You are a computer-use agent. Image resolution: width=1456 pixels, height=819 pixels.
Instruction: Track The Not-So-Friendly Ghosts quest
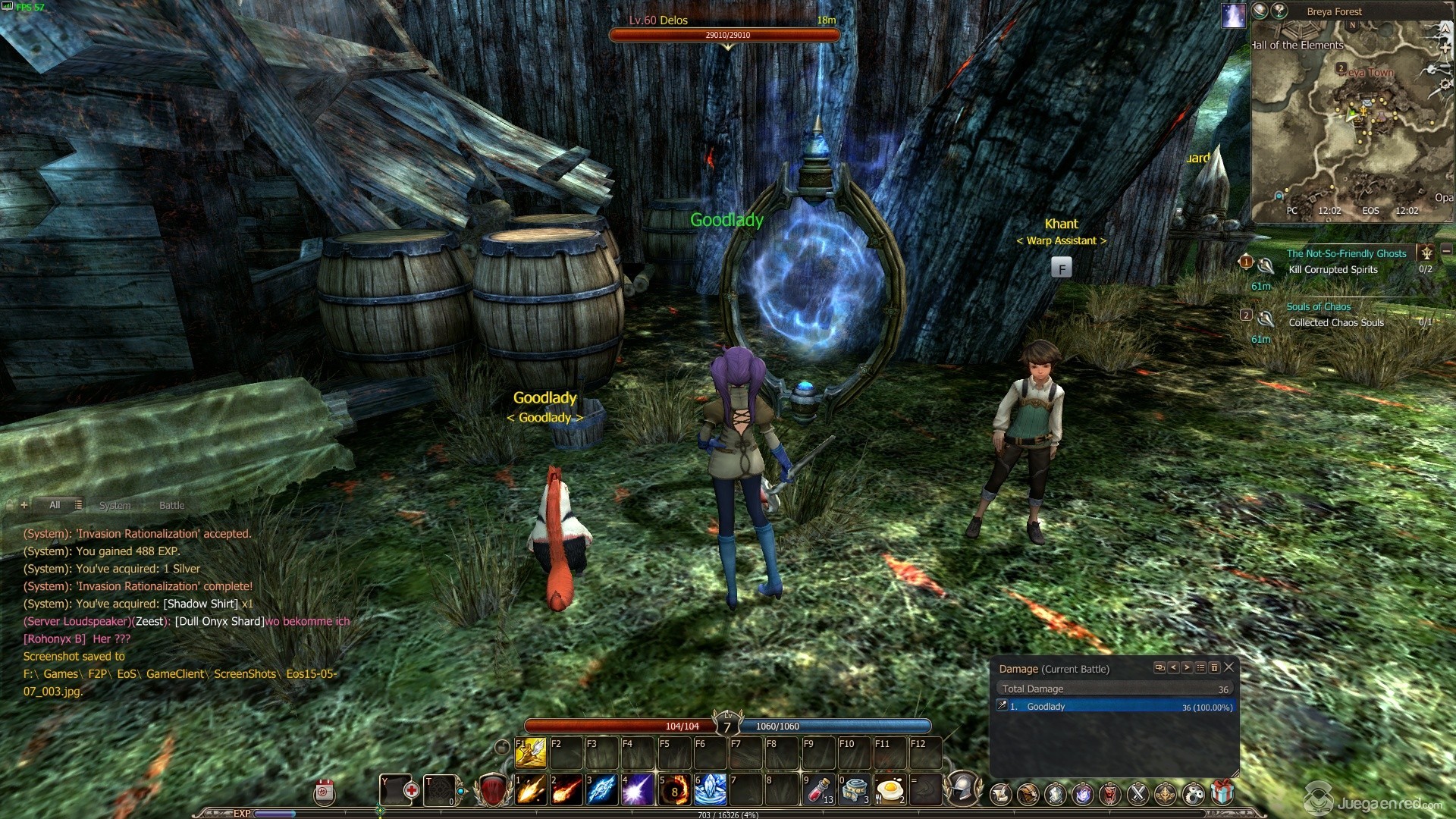coord(1346,253)
